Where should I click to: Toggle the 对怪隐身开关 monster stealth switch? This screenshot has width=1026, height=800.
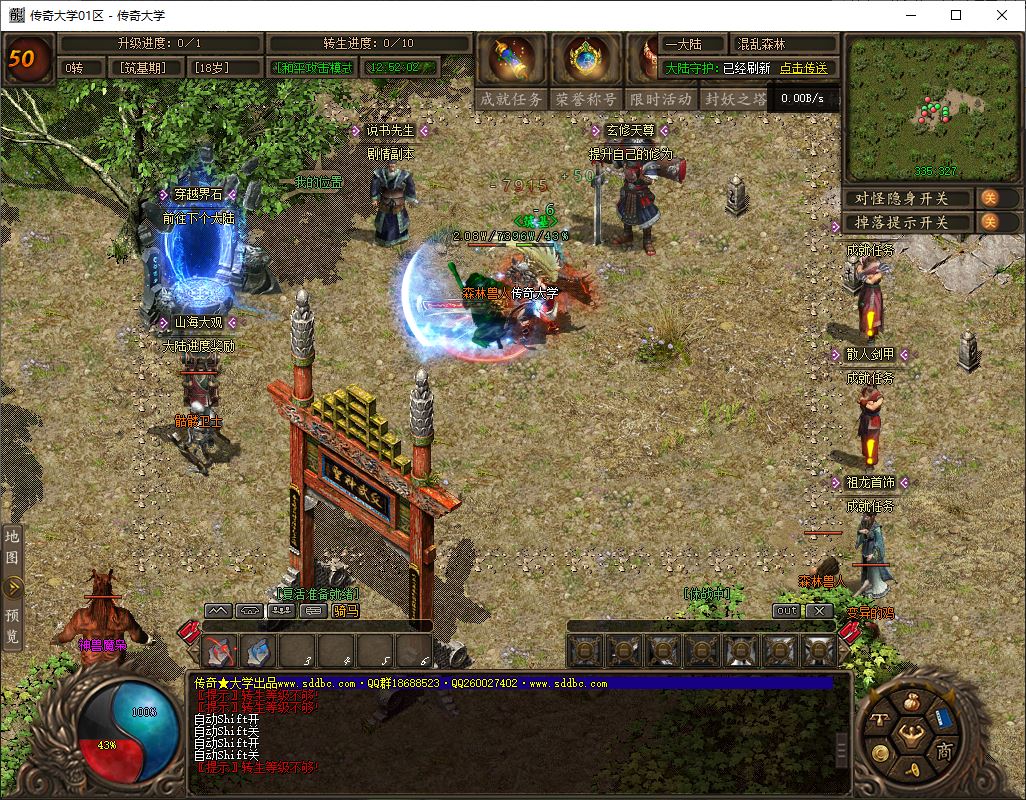click(987, 198)
